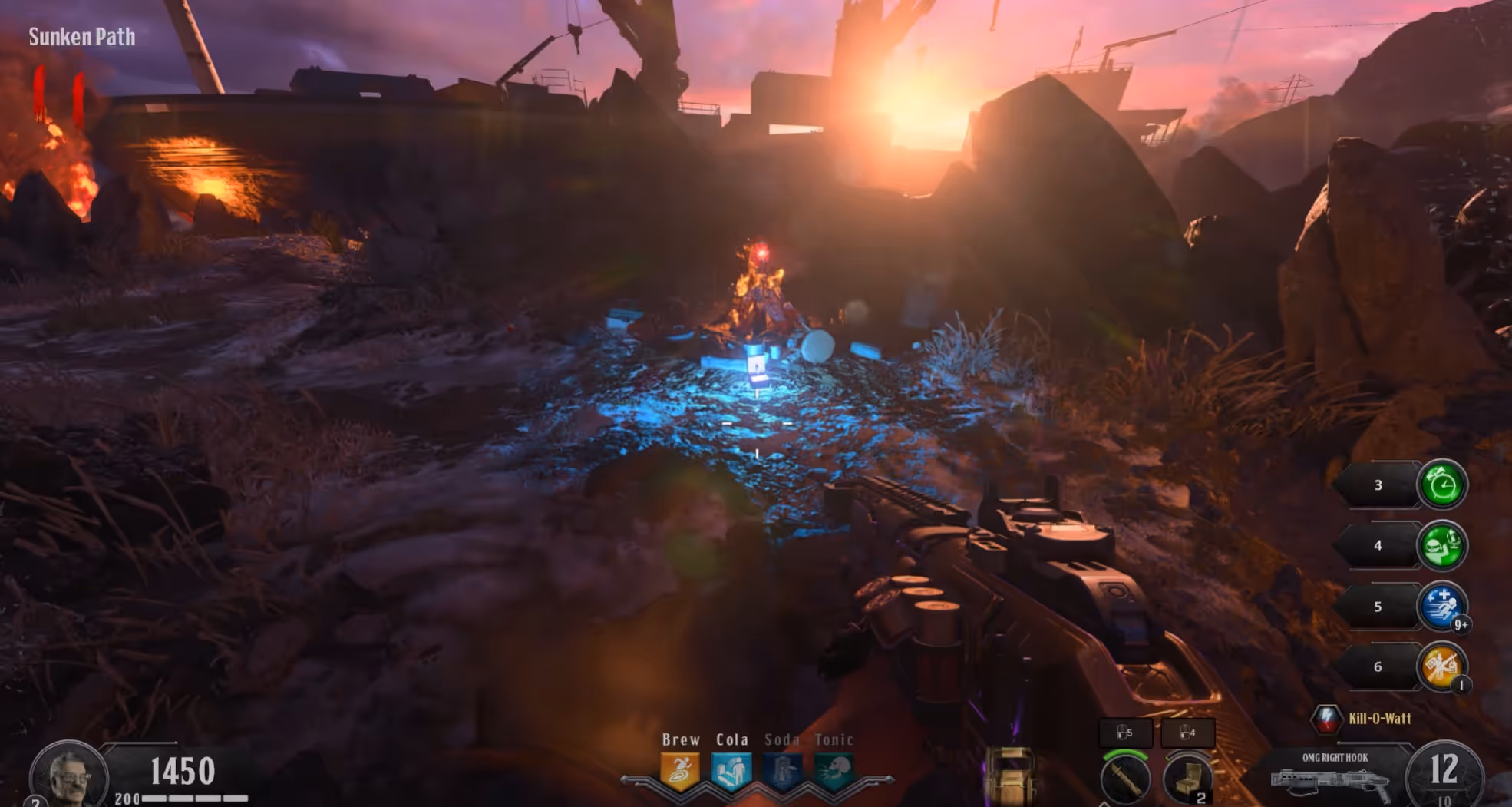Select the OMG Right Hook shotgun
This screenshot has width=1512, height=807.
pos(1332,783)
